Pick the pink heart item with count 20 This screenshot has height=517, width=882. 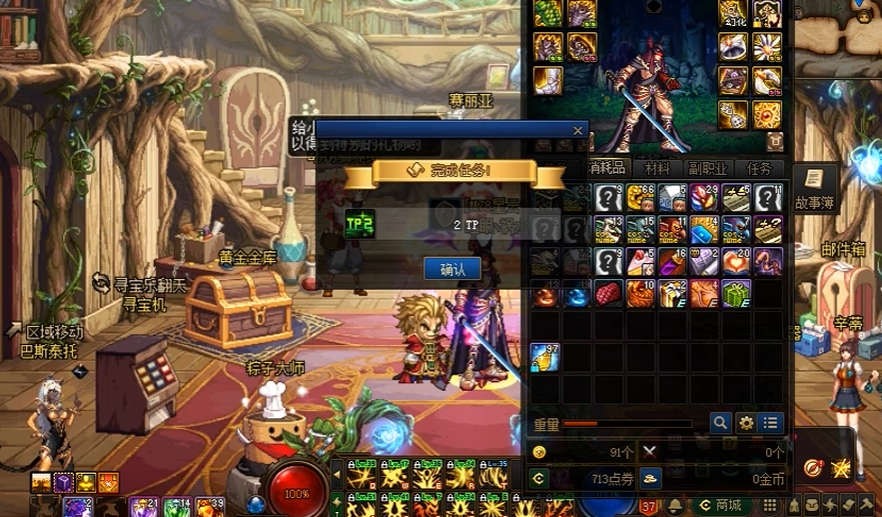[736, 262]
